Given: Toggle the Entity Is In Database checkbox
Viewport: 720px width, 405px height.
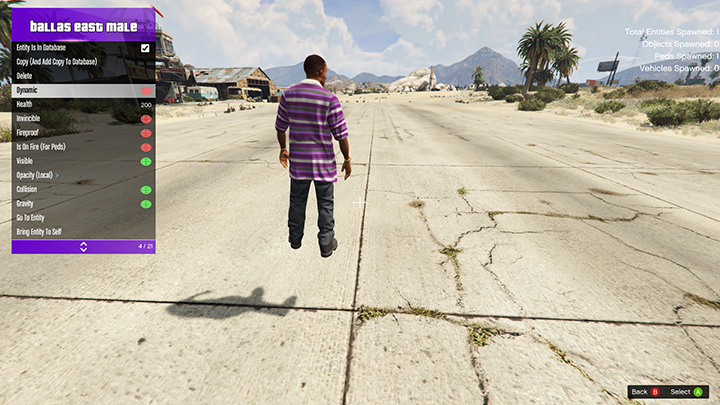Looking at the screenshot, I should click(x=145, y=48).
